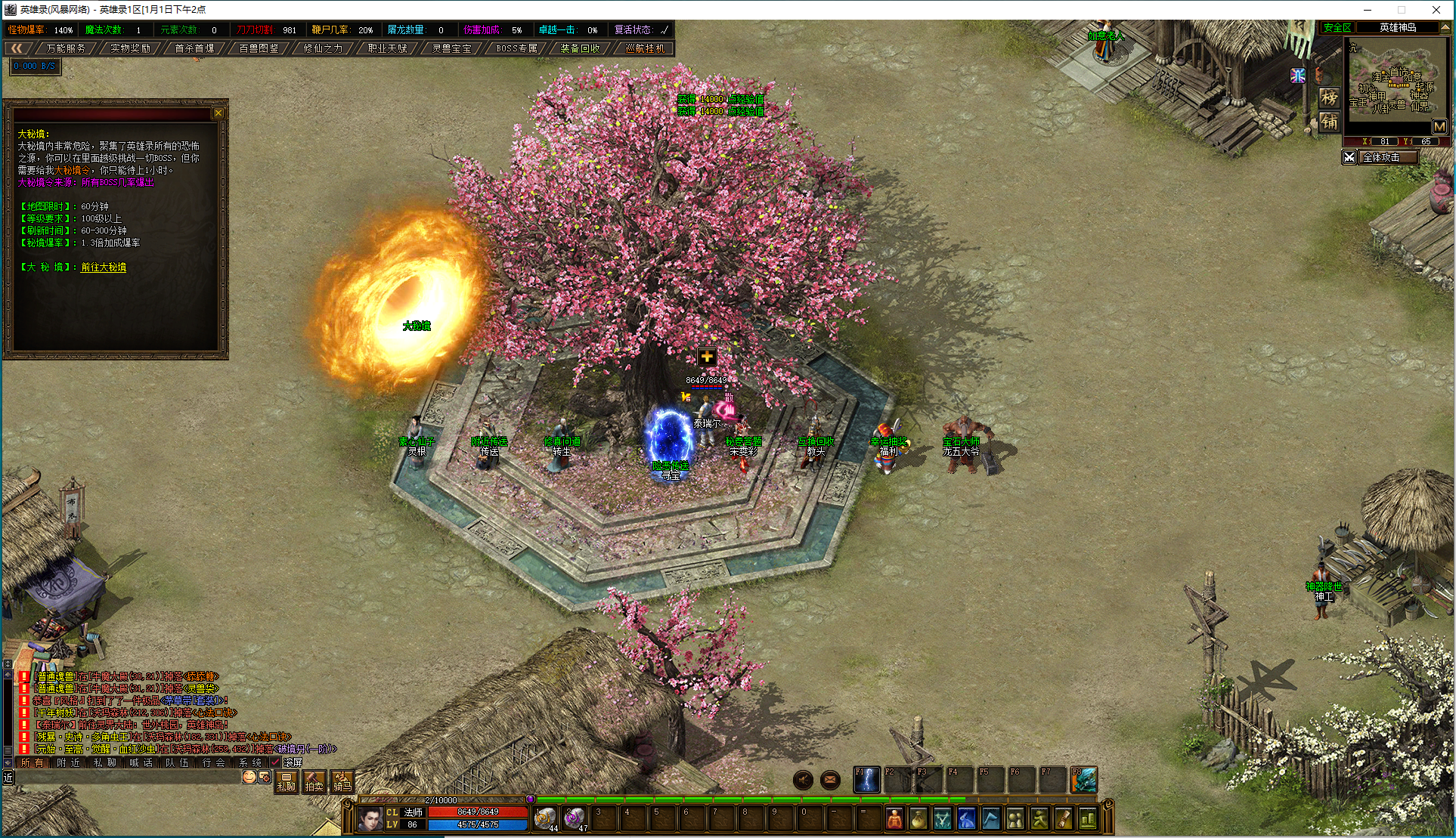Open the 装备回收 menu

tap(580, 48)
